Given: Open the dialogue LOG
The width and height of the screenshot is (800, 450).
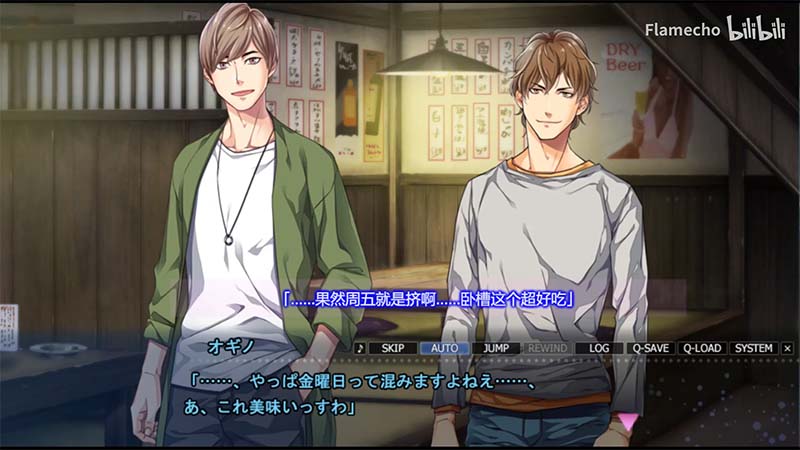Looking at the screenshot, I should point(599,348).
